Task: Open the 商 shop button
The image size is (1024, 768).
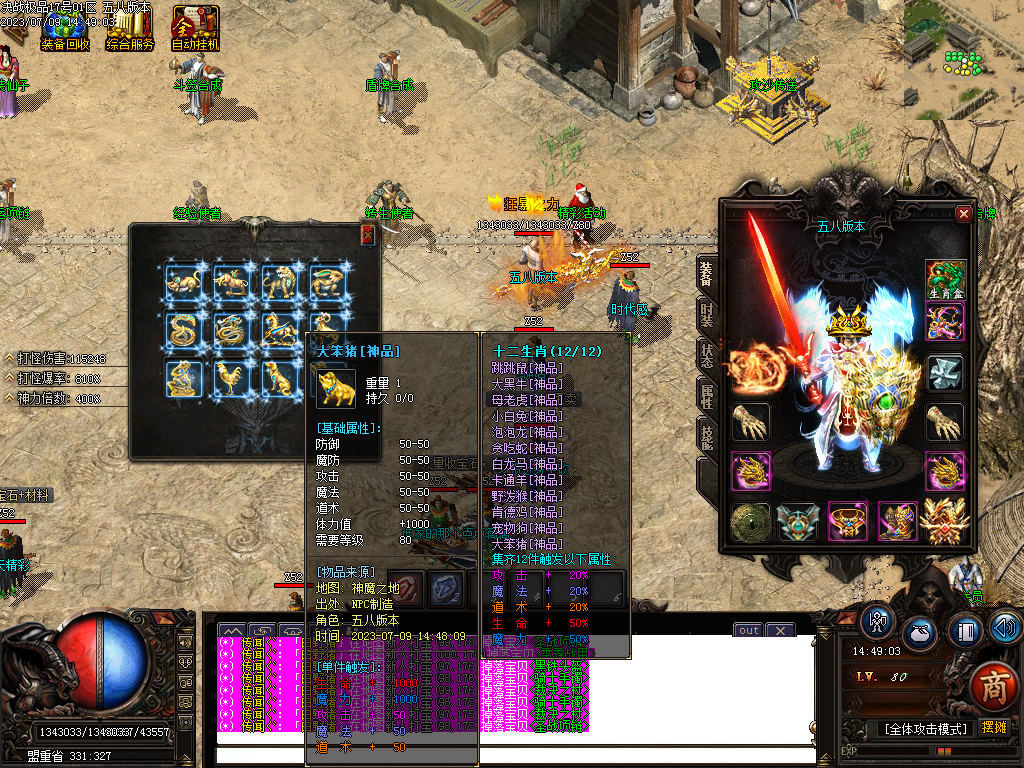Action: (x=993, y=686)
